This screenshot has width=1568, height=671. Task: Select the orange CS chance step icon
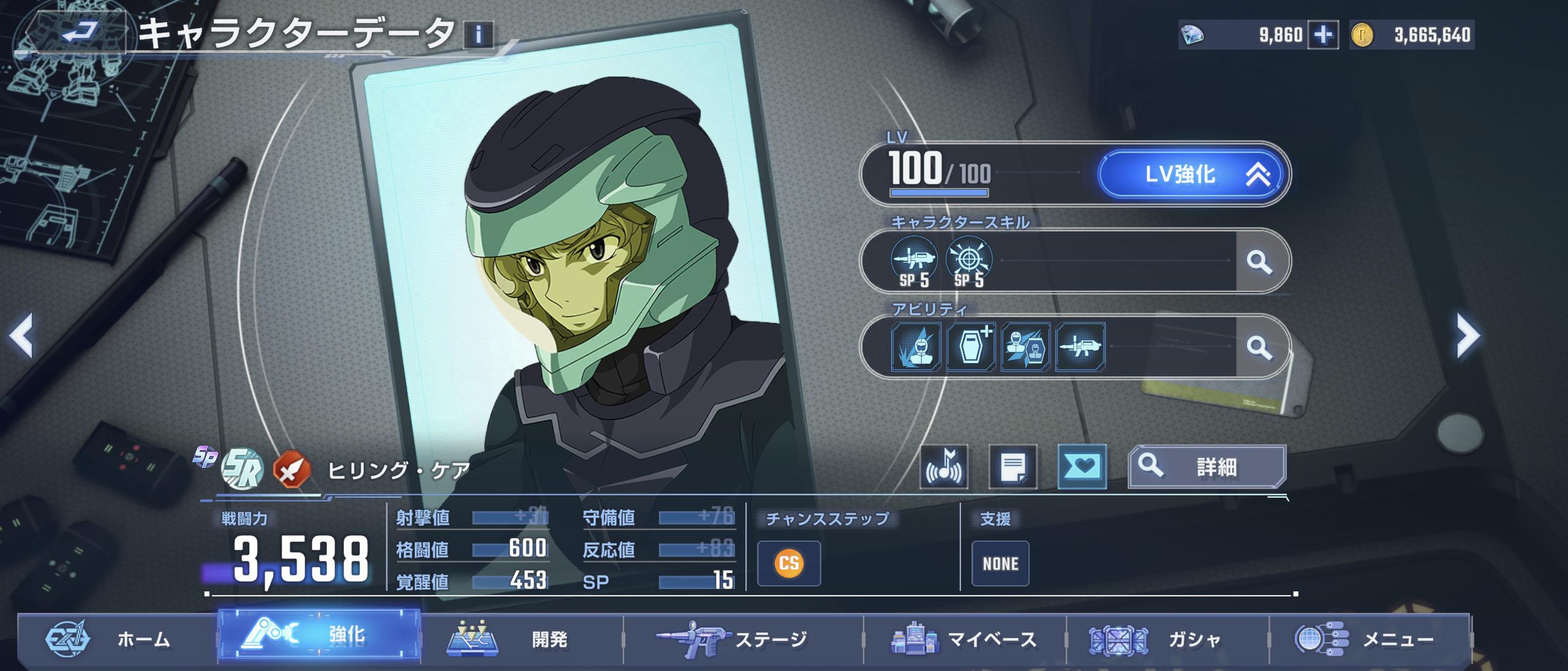[789, 563]
